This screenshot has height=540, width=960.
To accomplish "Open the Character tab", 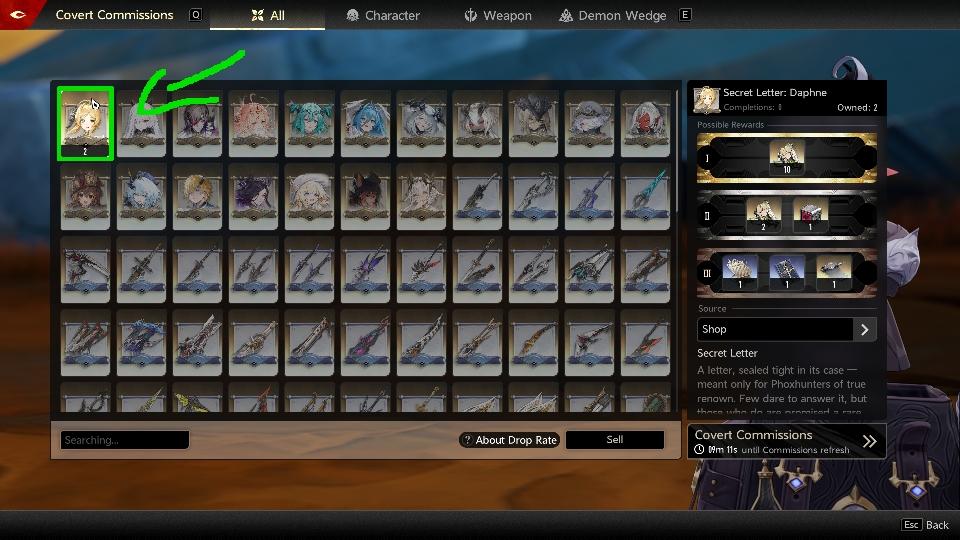I will (383, 15).
